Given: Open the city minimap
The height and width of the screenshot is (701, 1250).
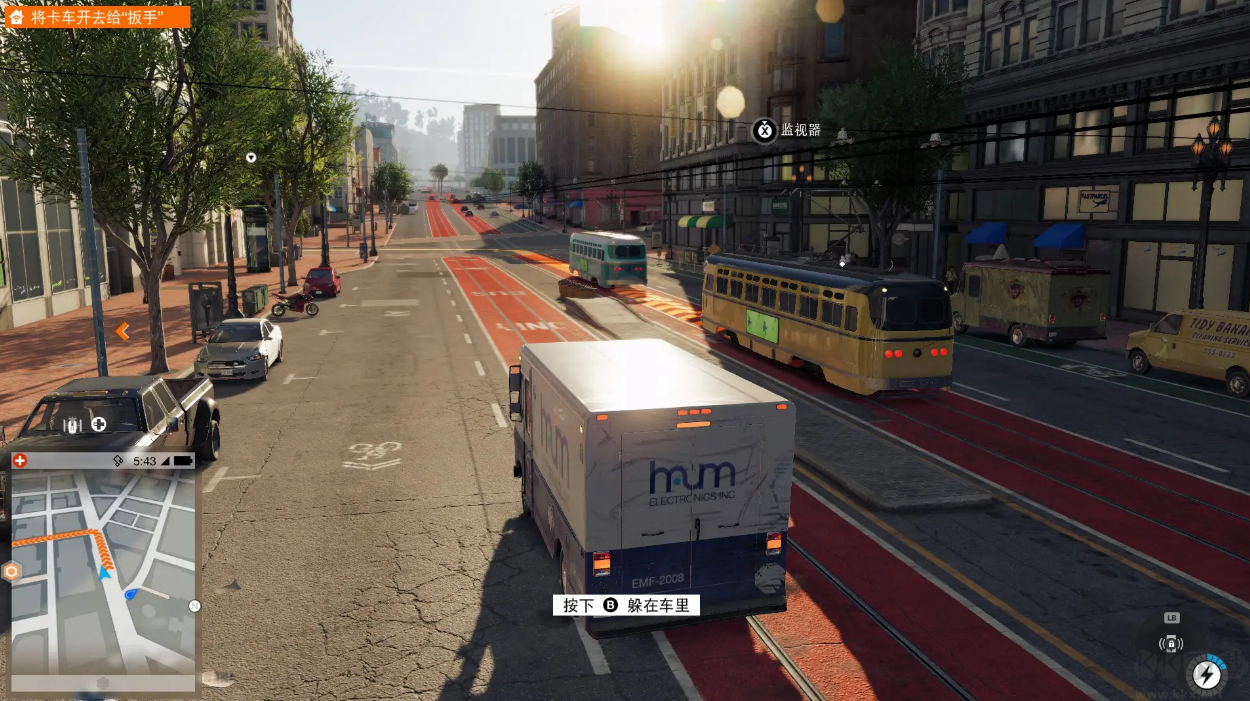Looking at the screenshot, I should pos(103,571).
